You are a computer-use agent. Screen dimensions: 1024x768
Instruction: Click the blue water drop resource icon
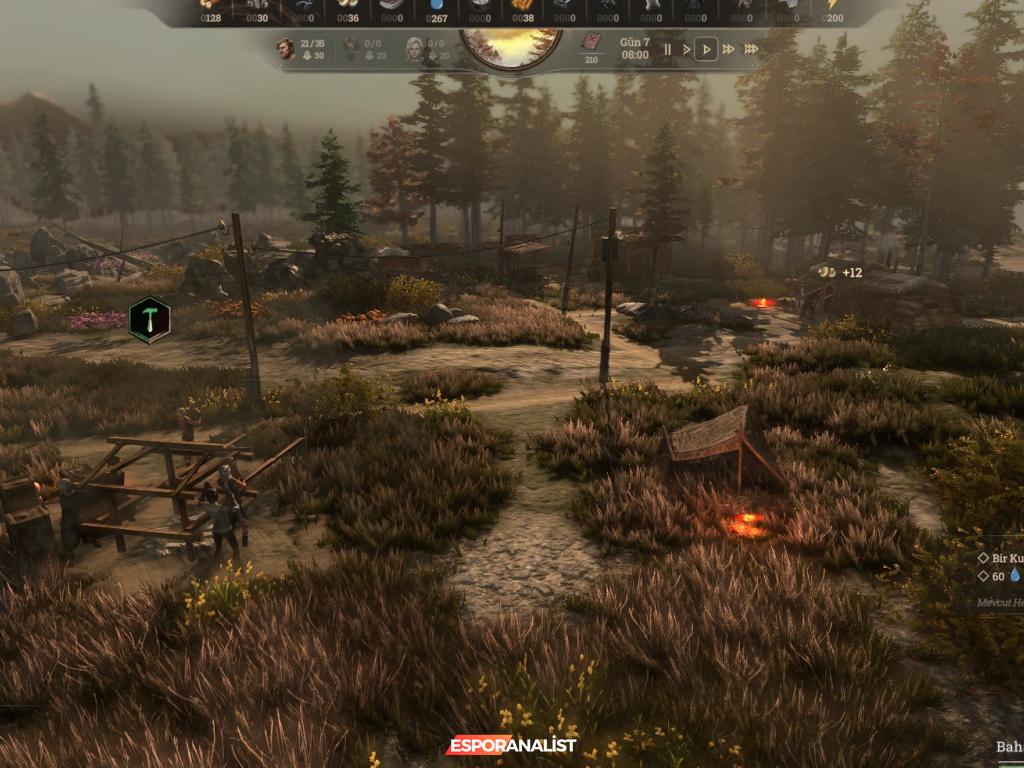point(435,5)
